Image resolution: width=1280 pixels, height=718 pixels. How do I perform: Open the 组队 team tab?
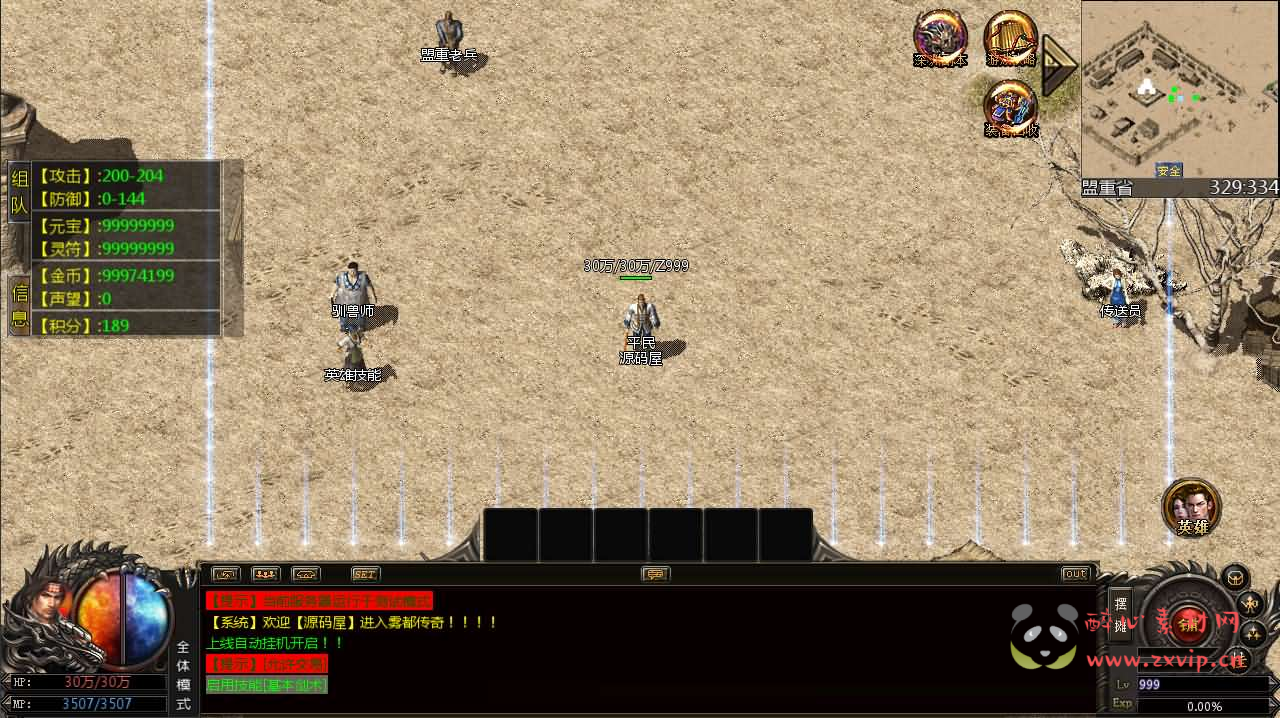19,194
